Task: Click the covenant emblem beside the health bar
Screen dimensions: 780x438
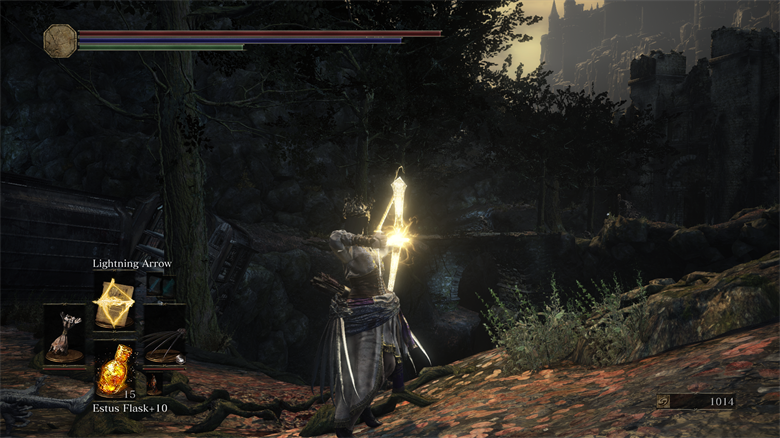Action: [x=60, y=40]
